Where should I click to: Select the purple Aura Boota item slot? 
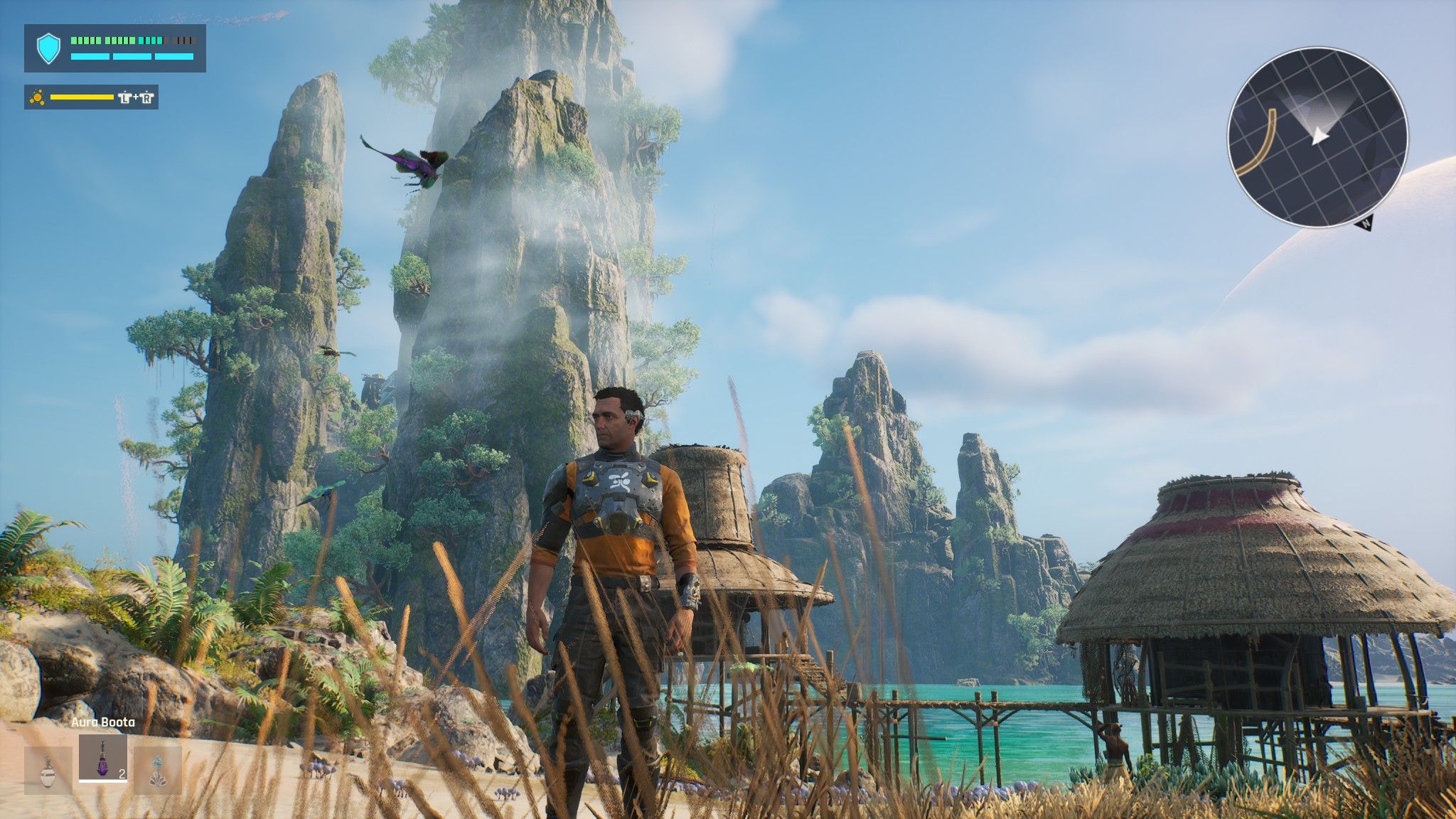tap(103, 758)
